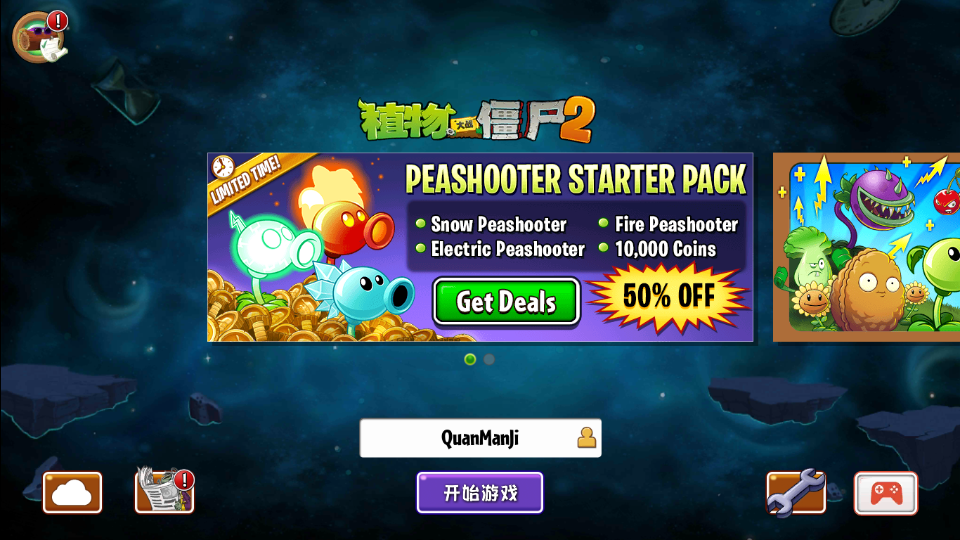960x540 pixels.
Task: Start the game with 开始游戏 button
Action: tap(480, 493)
